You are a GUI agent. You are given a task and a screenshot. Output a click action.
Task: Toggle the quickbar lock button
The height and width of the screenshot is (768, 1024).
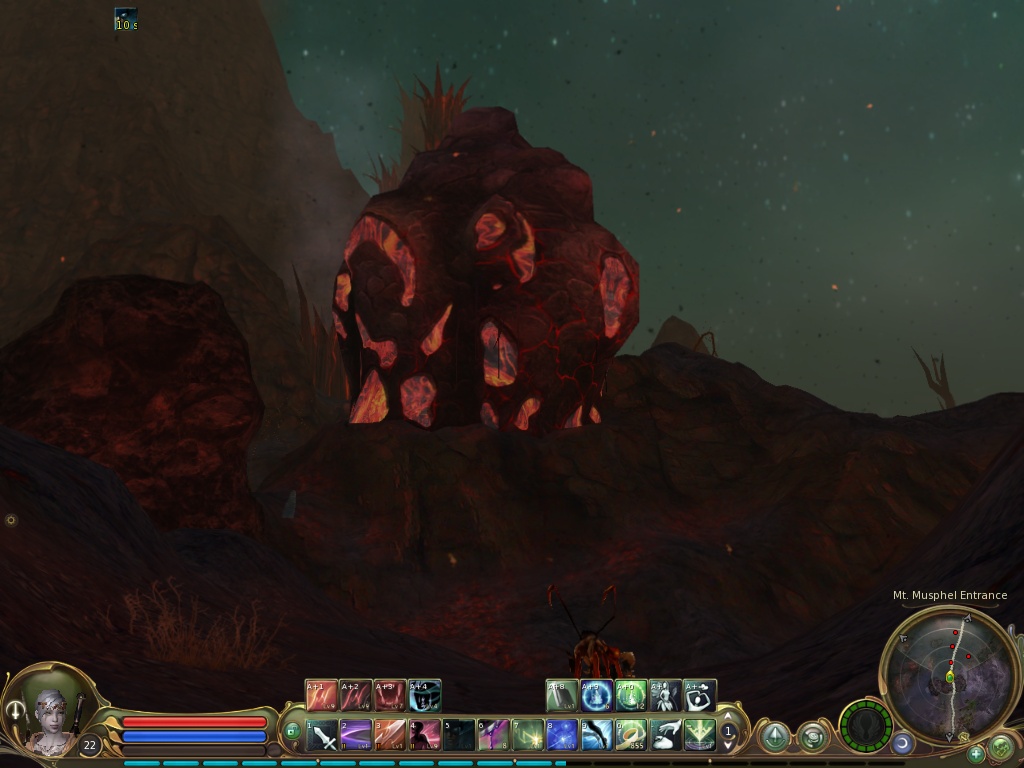click(x=293, y=731)
